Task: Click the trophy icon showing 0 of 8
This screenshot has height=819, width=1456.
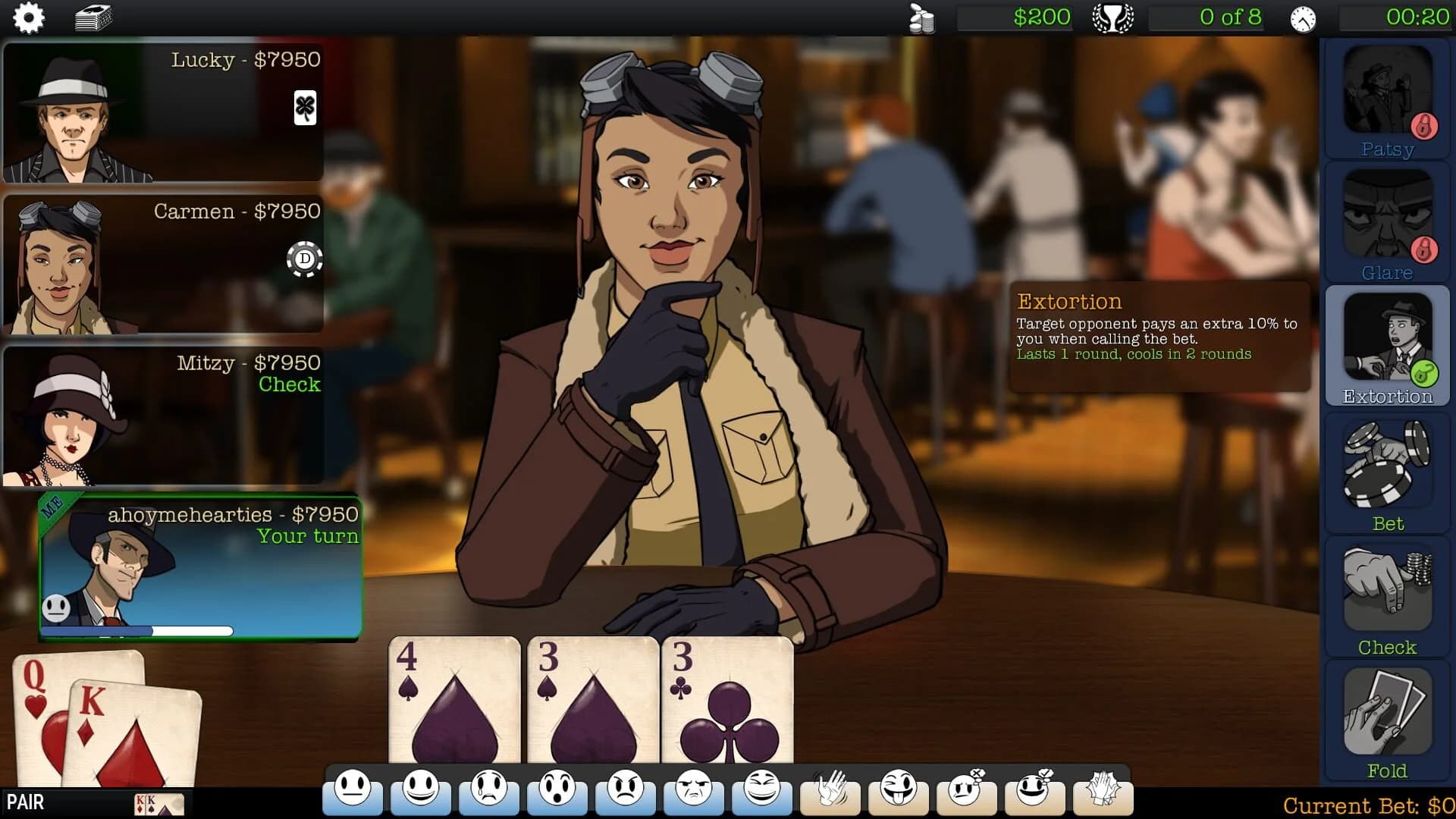Action: [1112, 17]
